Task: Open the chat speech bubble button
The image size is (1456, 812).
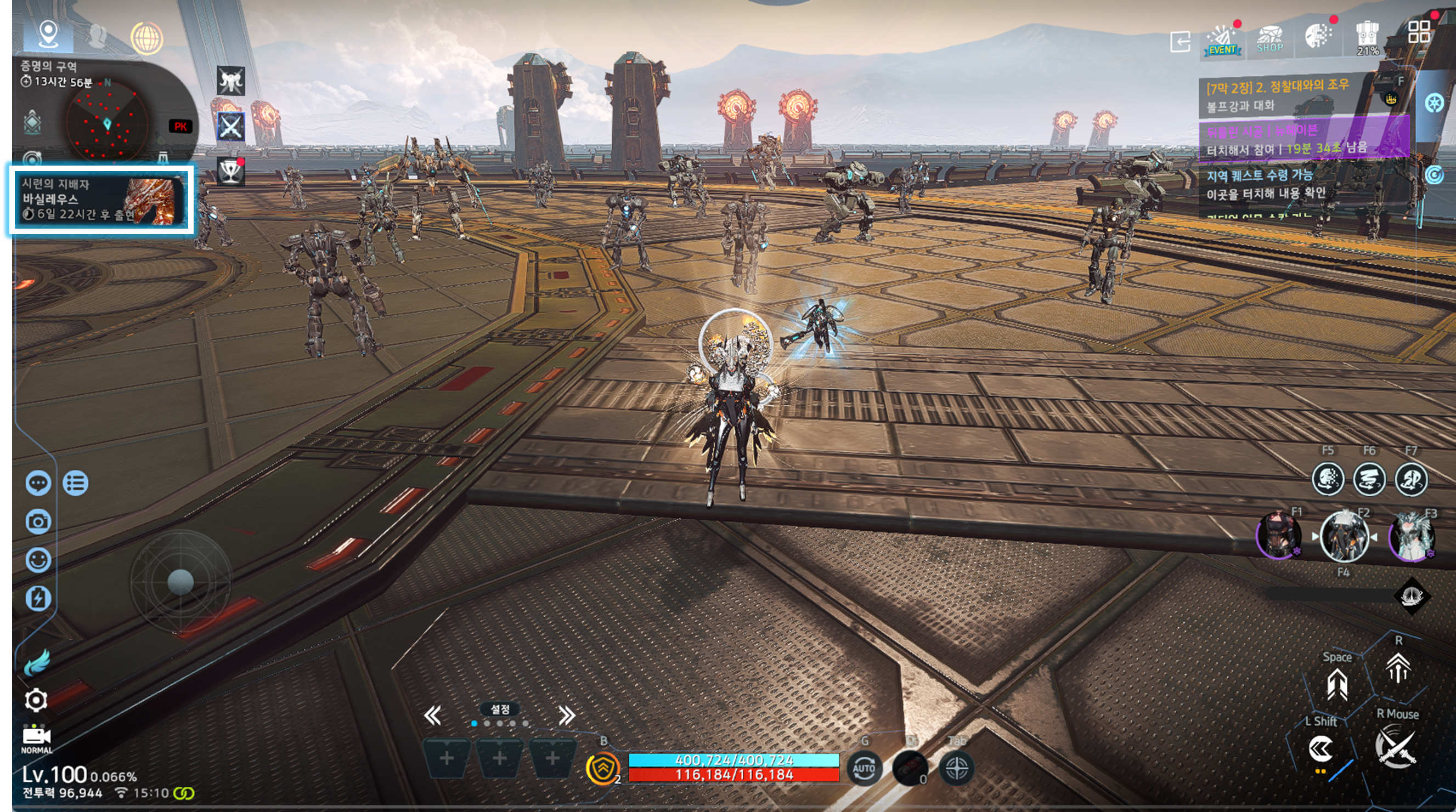Action: click(38, 484)
